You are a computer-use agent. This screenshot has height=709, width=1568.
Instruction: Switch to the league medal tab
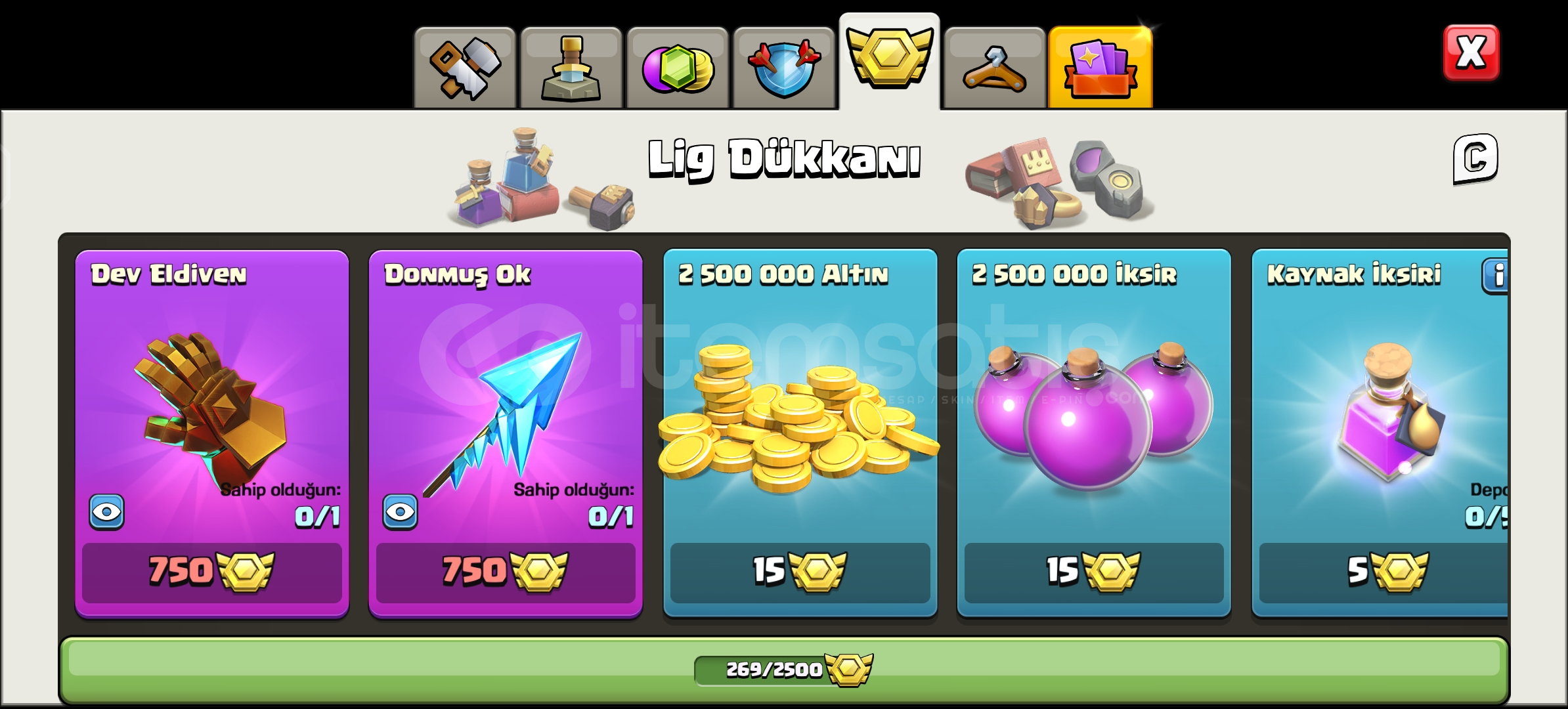point(890,62)
